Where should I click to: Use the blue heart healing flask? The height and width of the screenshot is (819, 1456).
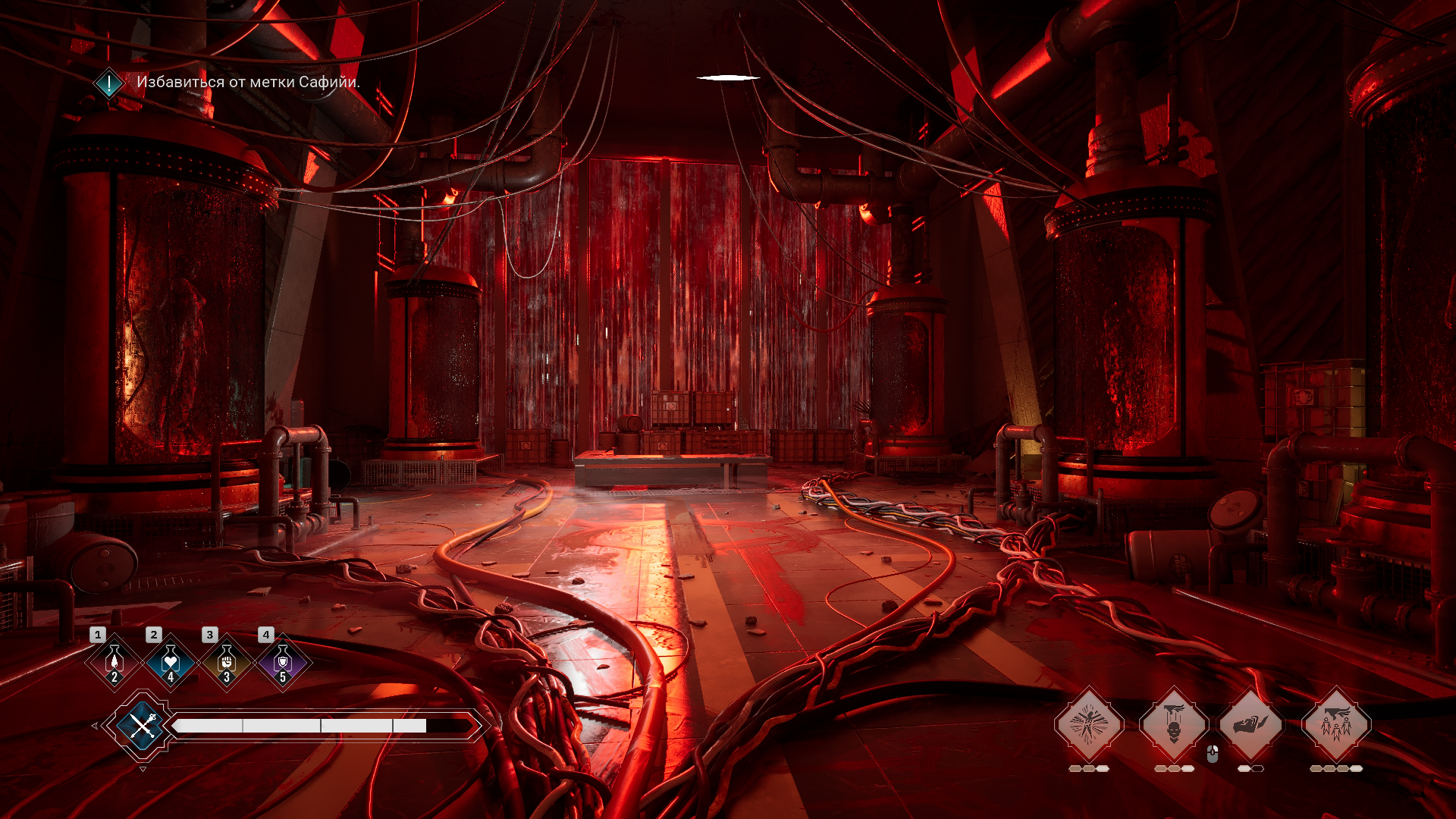click(x=171, y=662)
